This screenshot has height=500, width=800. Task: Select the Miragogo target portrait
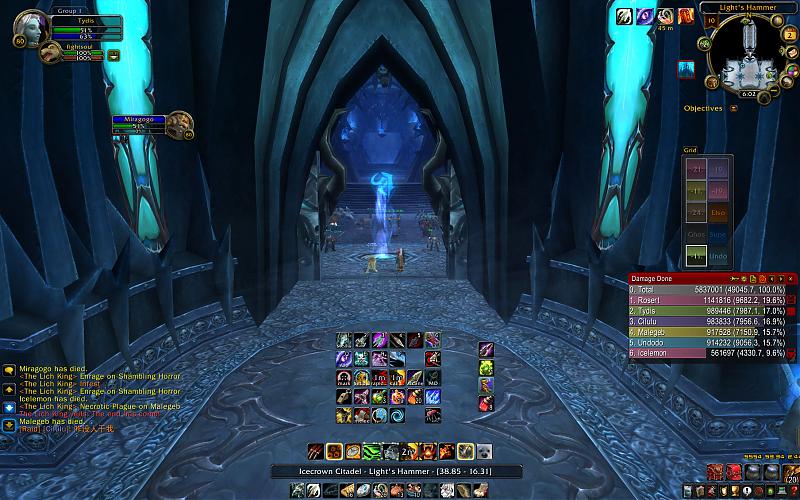[x=180, y=124]
